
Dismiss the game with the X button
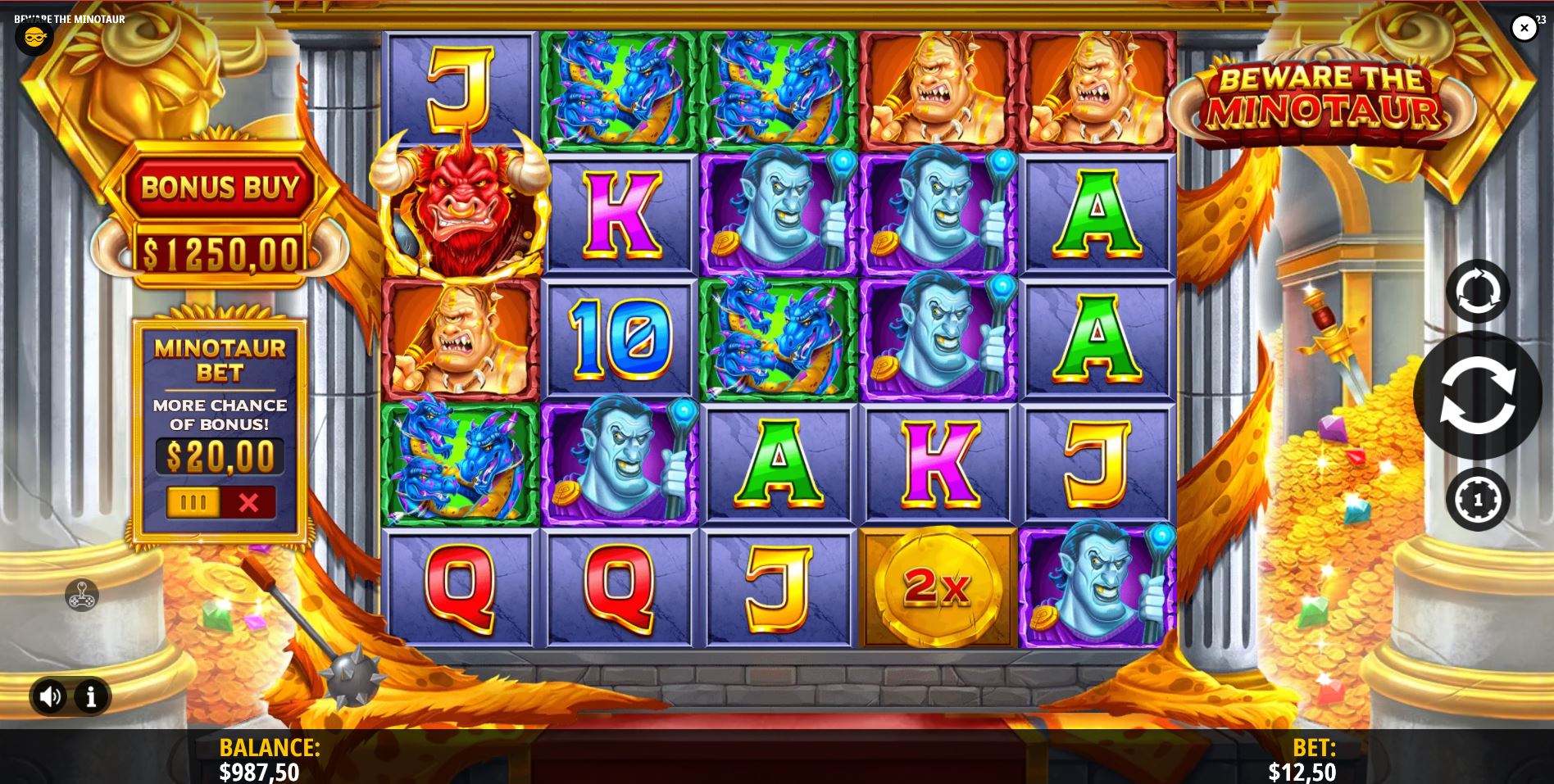point(1524,27)
